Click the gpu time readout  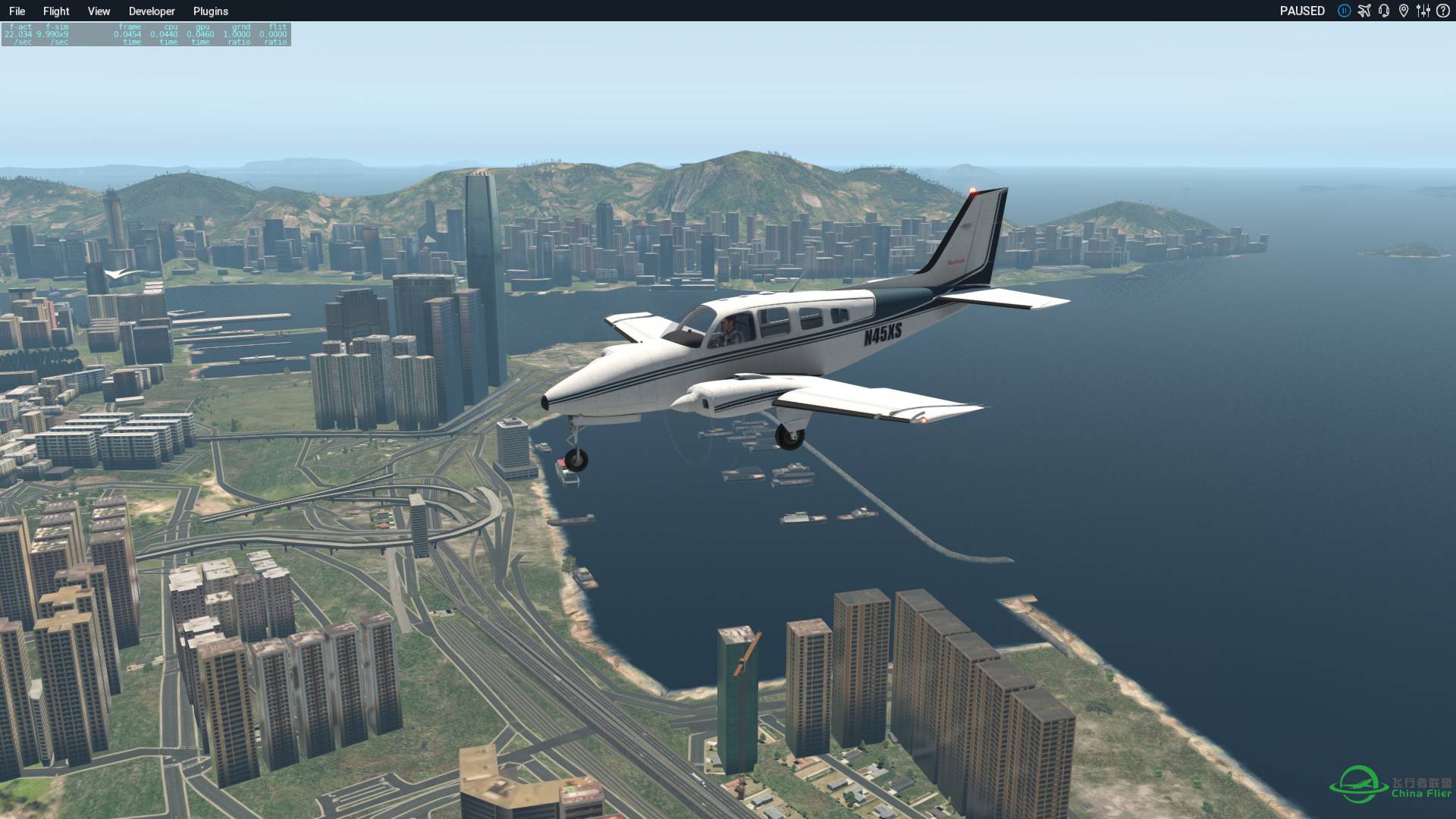199,34
